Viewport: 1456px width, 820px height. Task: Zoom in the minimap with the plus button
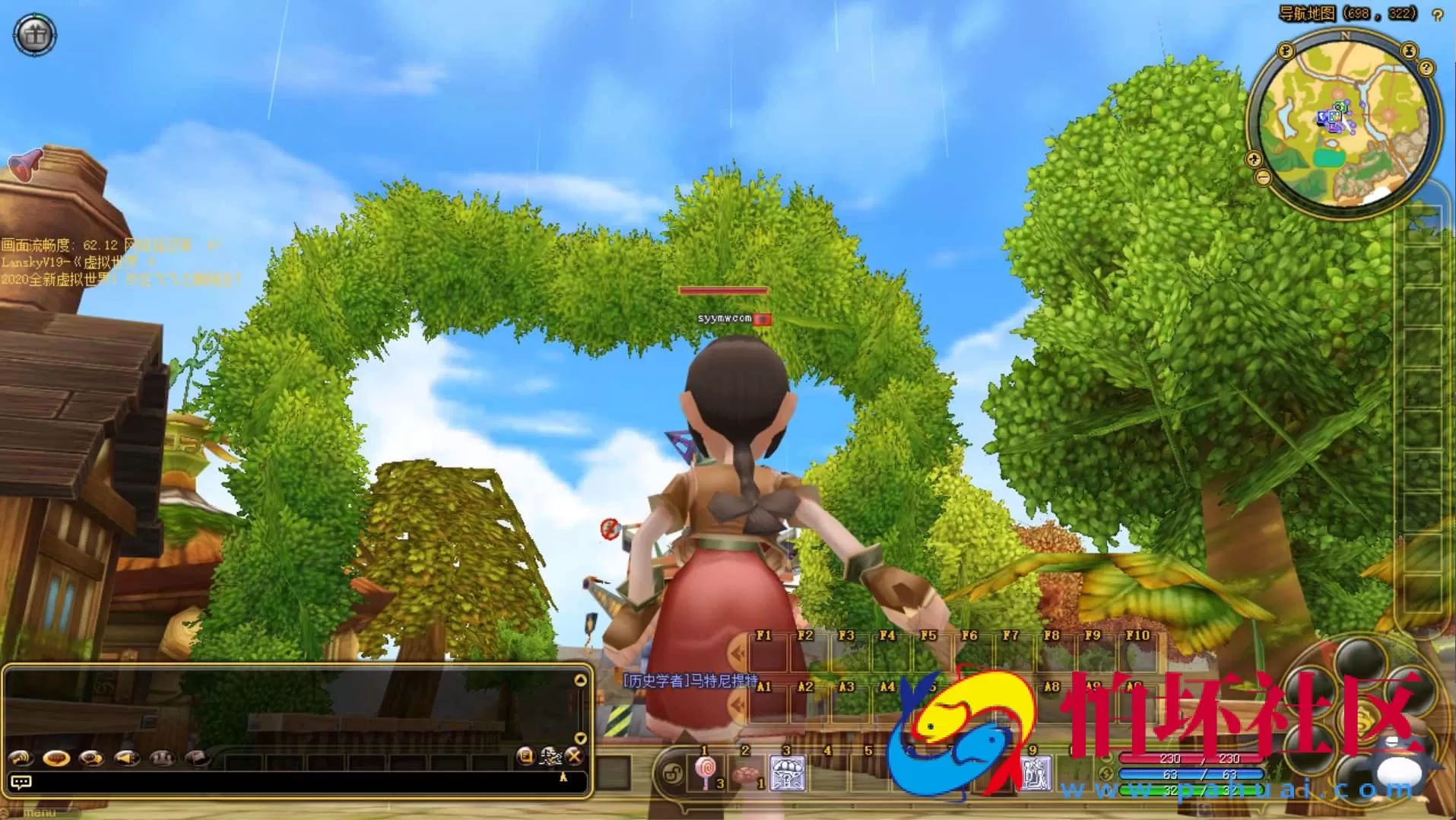(1254, 160)
